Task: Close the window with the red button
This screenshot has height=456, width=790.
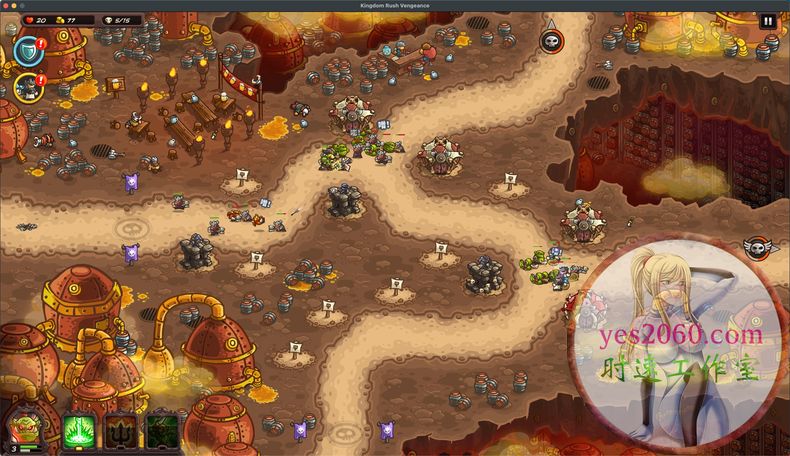Action: 8,5
